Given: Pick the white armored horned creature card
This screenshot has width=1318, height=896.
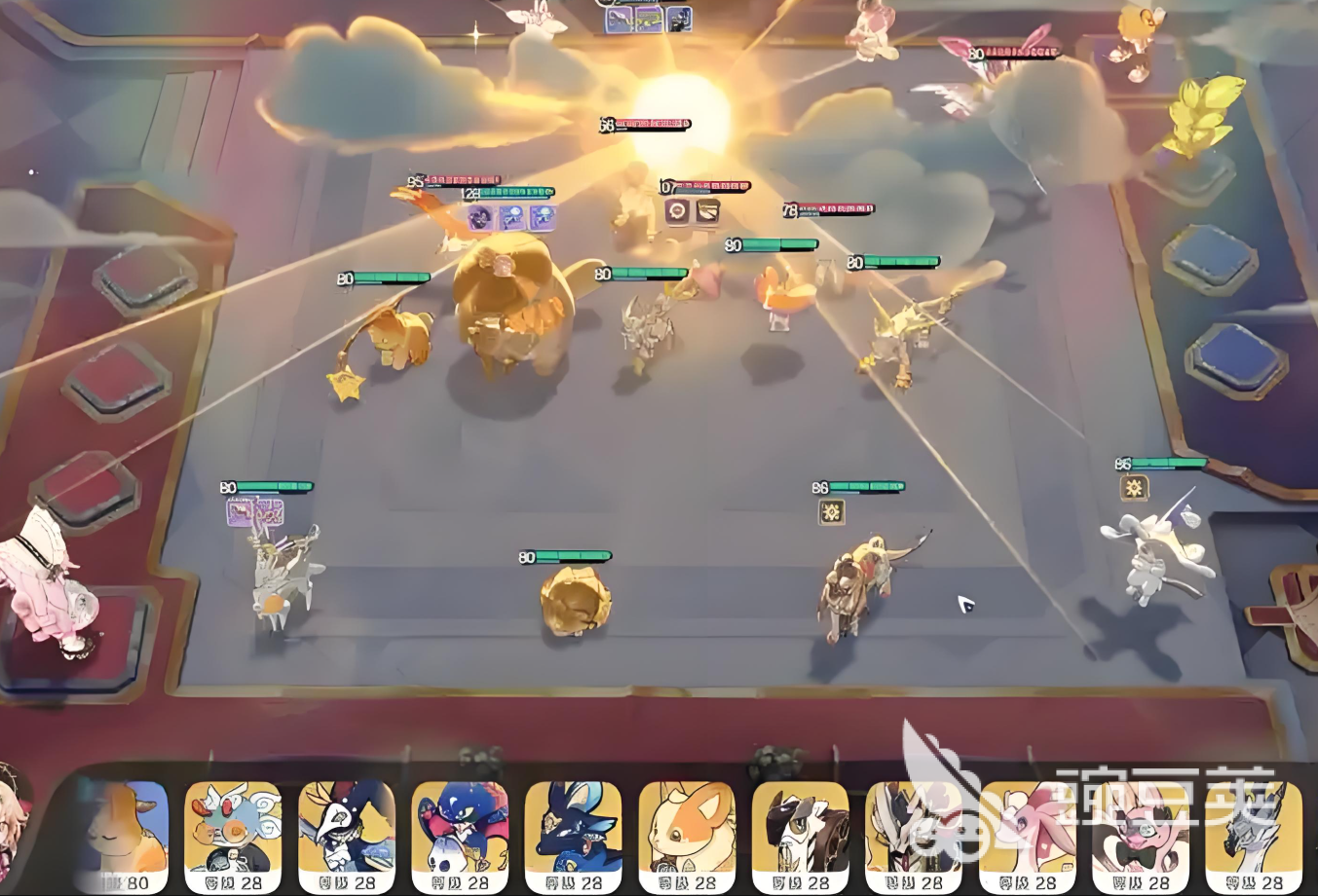Looking at the screenshot, I should point(915,836).
